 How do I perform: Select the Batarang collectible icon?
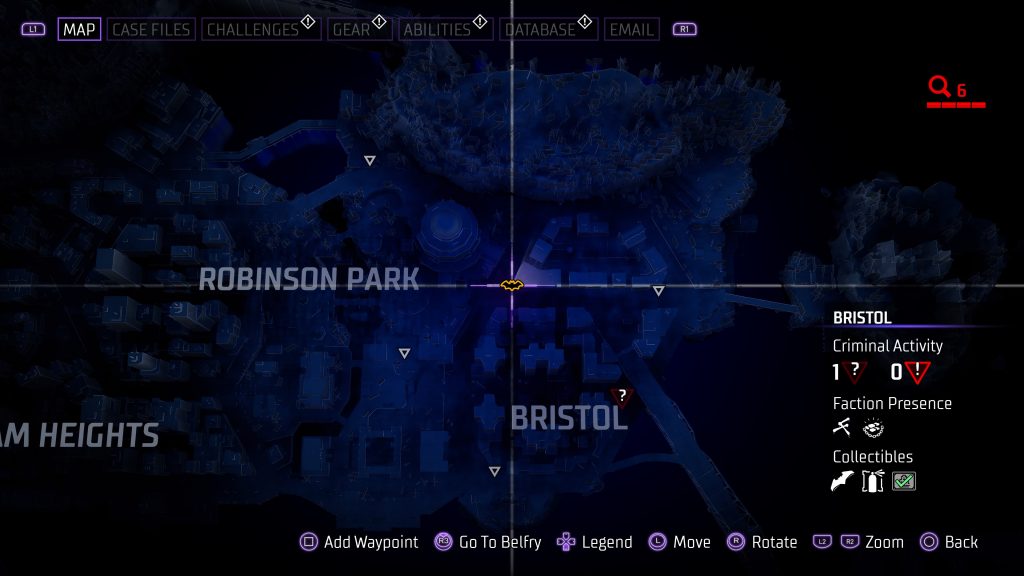click(844, 482)
